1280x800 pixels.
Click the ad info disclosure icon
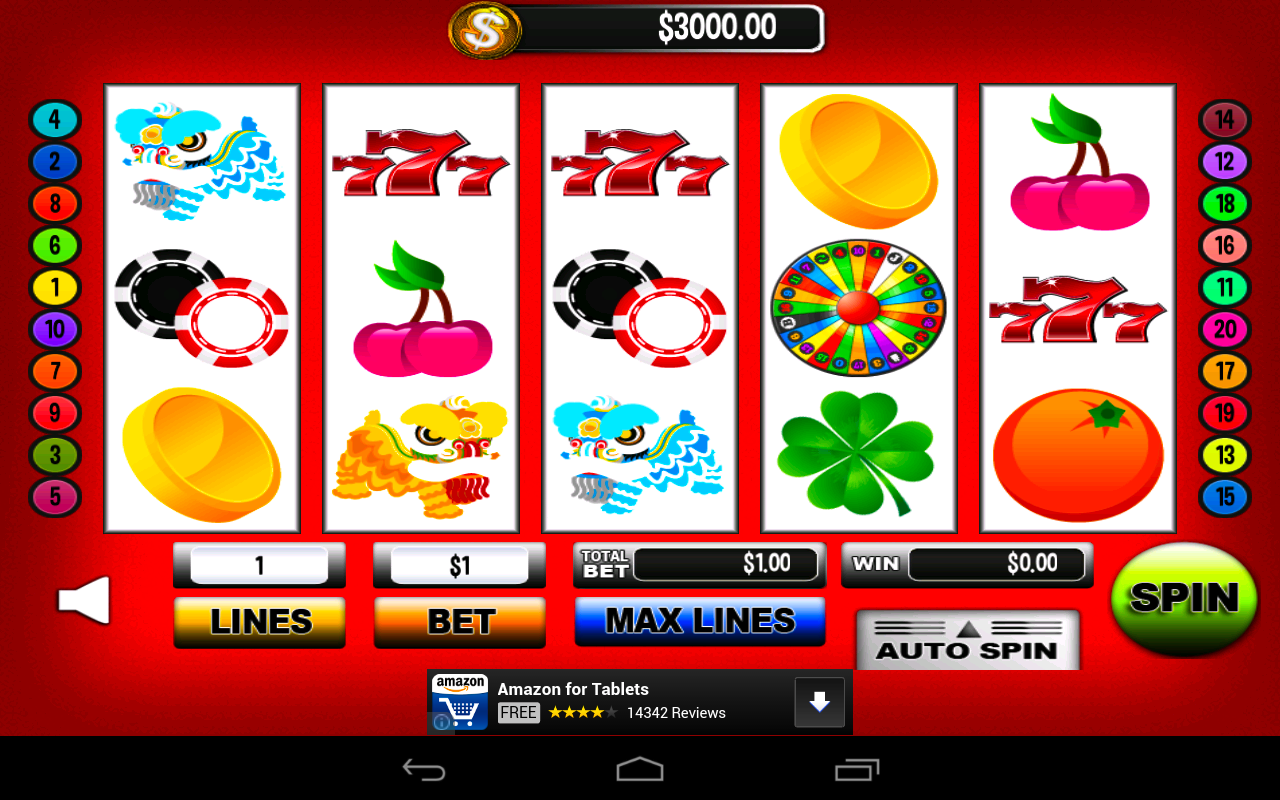pyautogui.click(x=440, y=721)
